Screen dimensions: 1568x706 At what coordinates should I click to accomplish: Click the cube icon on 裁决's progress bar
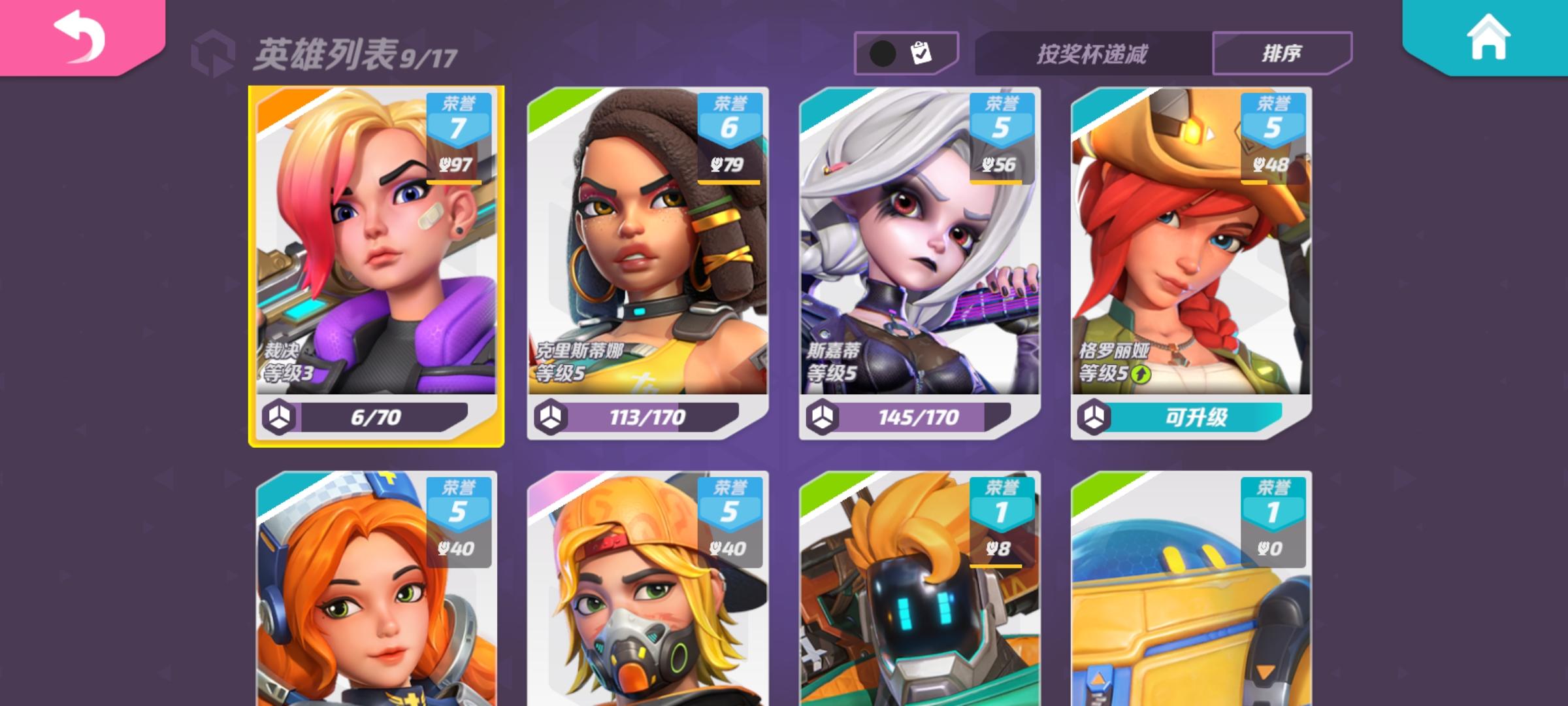[x=280, y=416]
